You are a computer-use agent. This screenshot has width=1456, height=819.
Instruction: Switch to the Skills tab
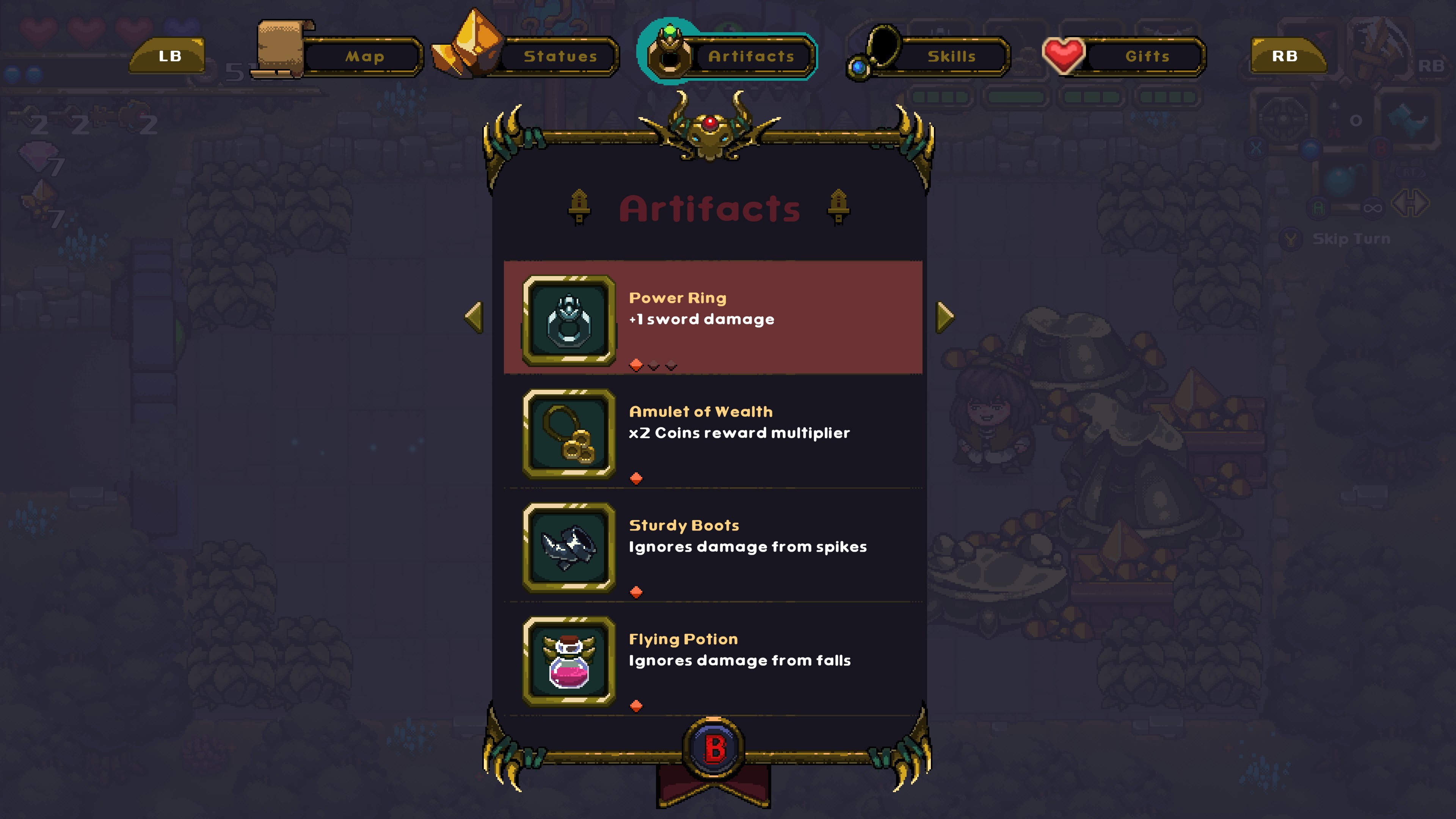coord(951,56)
